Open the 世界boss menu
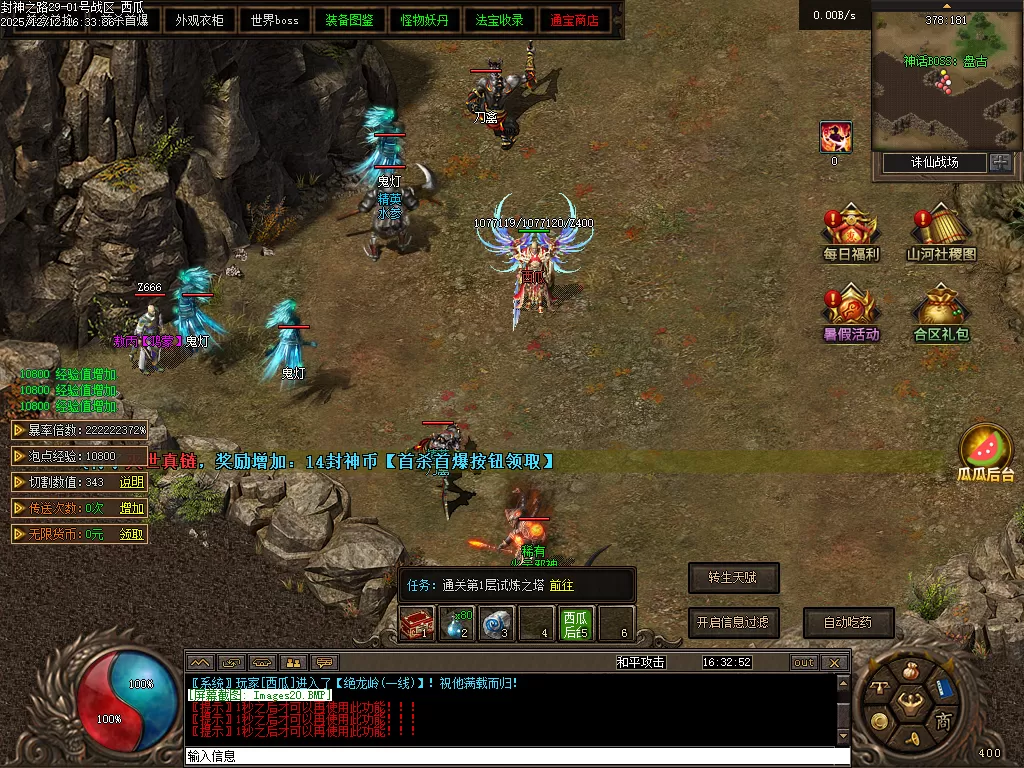This screenshot has height=768, width=1024. tap(275, 20)
